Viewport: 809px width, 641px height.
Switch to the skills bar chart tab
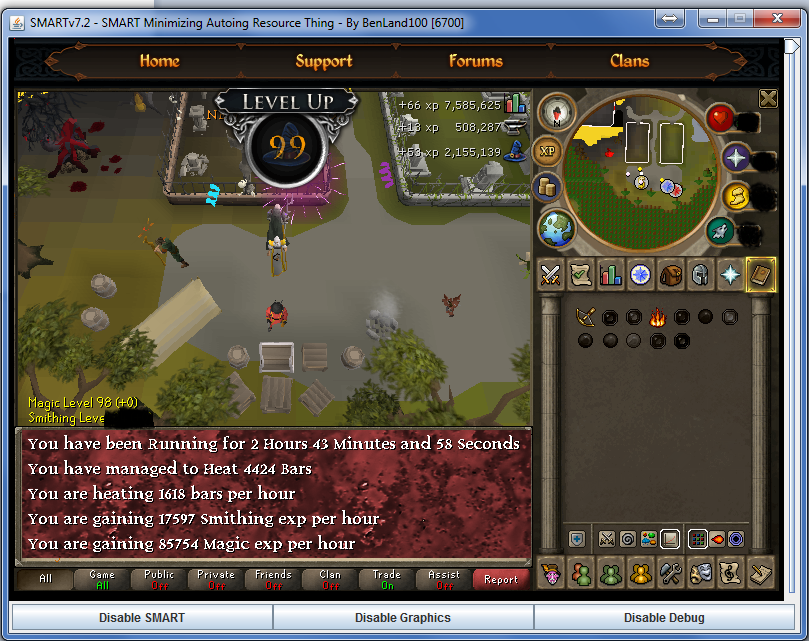tap(610, 275)
